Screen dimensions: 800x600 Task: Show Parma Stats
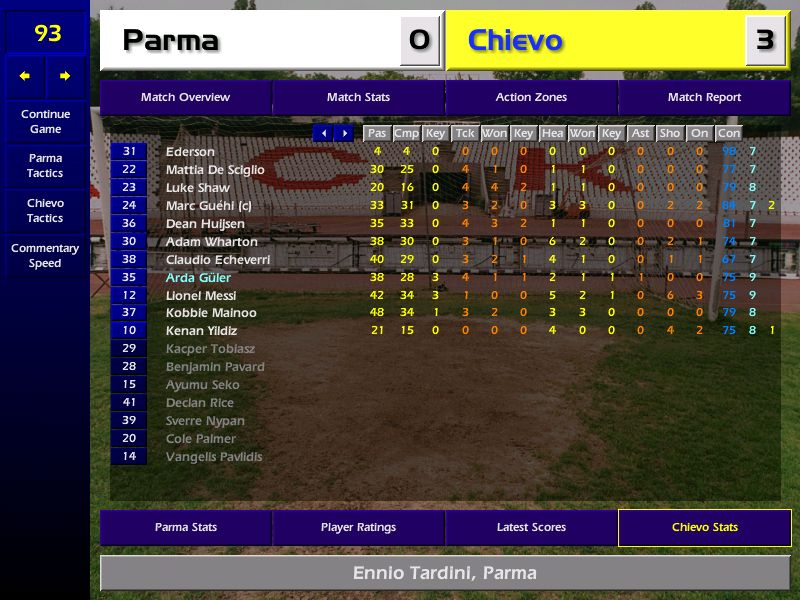185,527
